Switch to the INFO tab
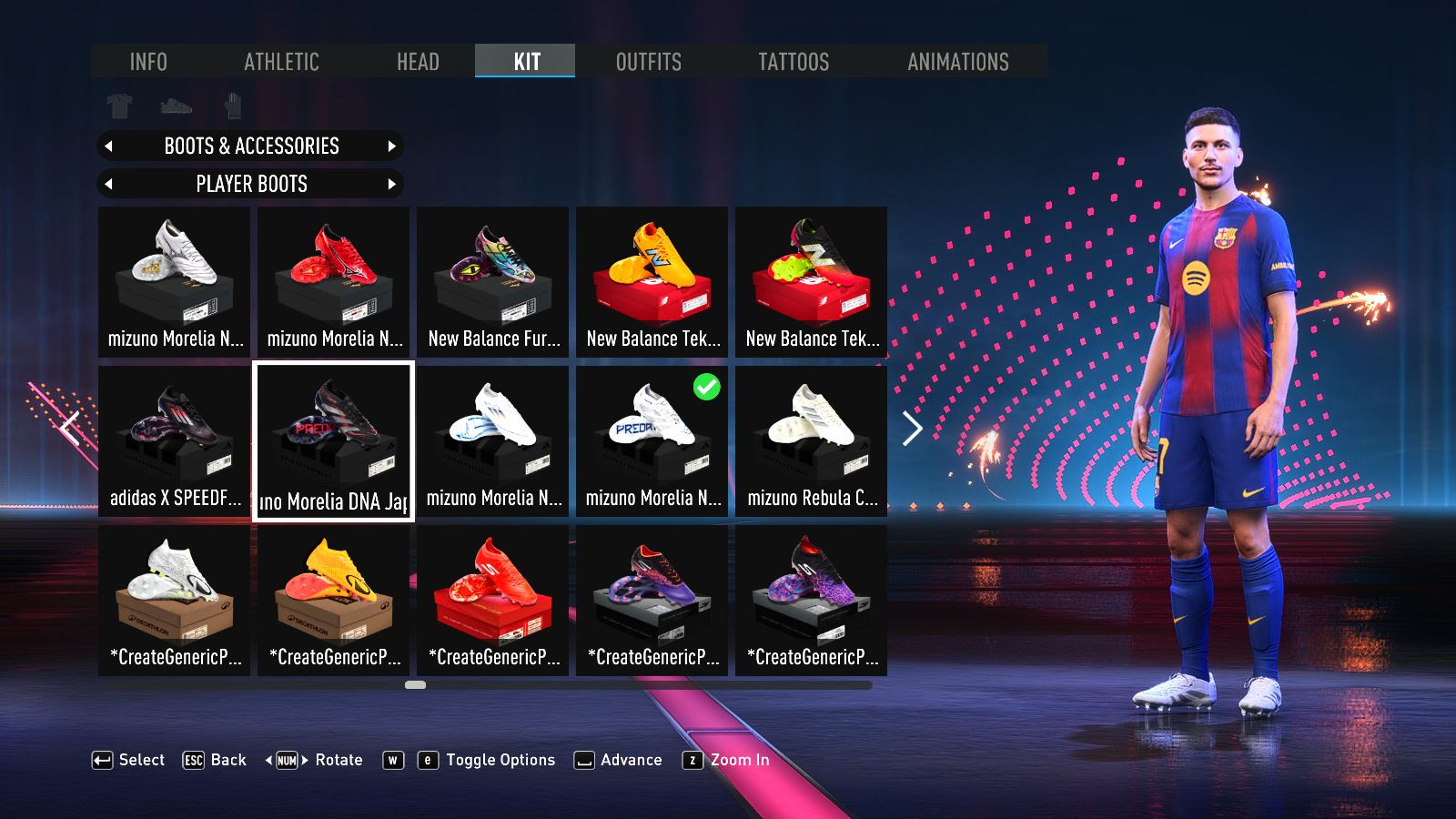This screenshot has height=819, width=1456. [x=148, y=62]
